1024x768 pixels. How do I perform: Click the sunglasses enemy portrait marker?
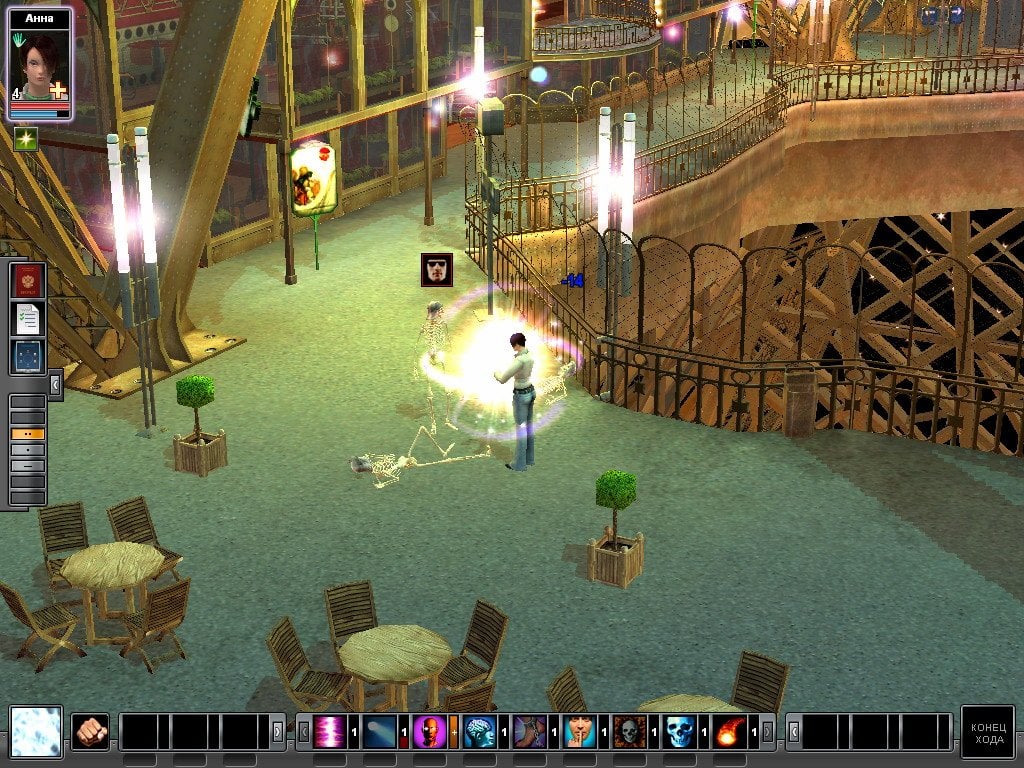click(x=437, y=270)
